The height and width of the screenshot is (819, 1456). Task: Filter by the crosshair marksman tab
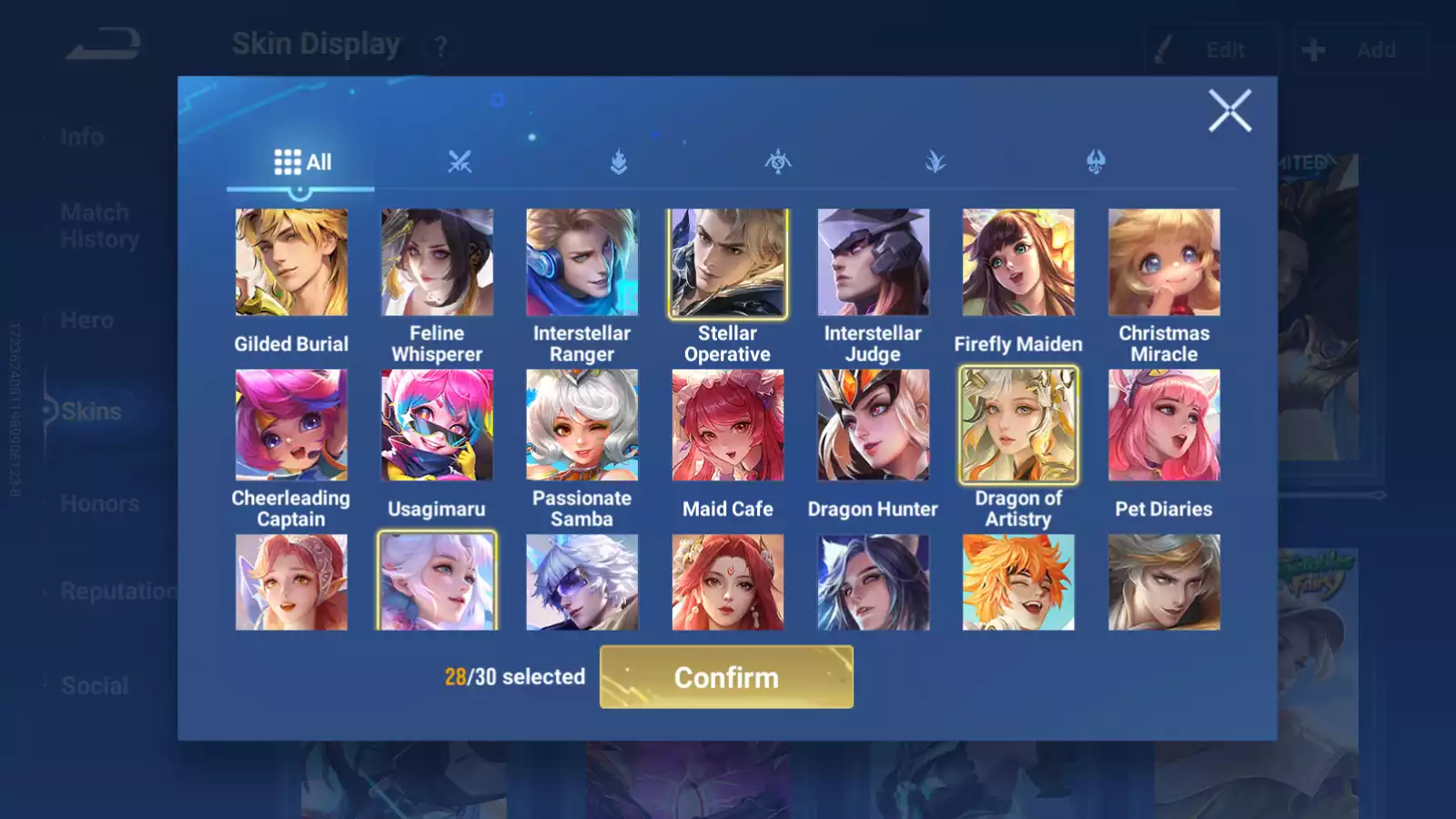coord(778,162)
